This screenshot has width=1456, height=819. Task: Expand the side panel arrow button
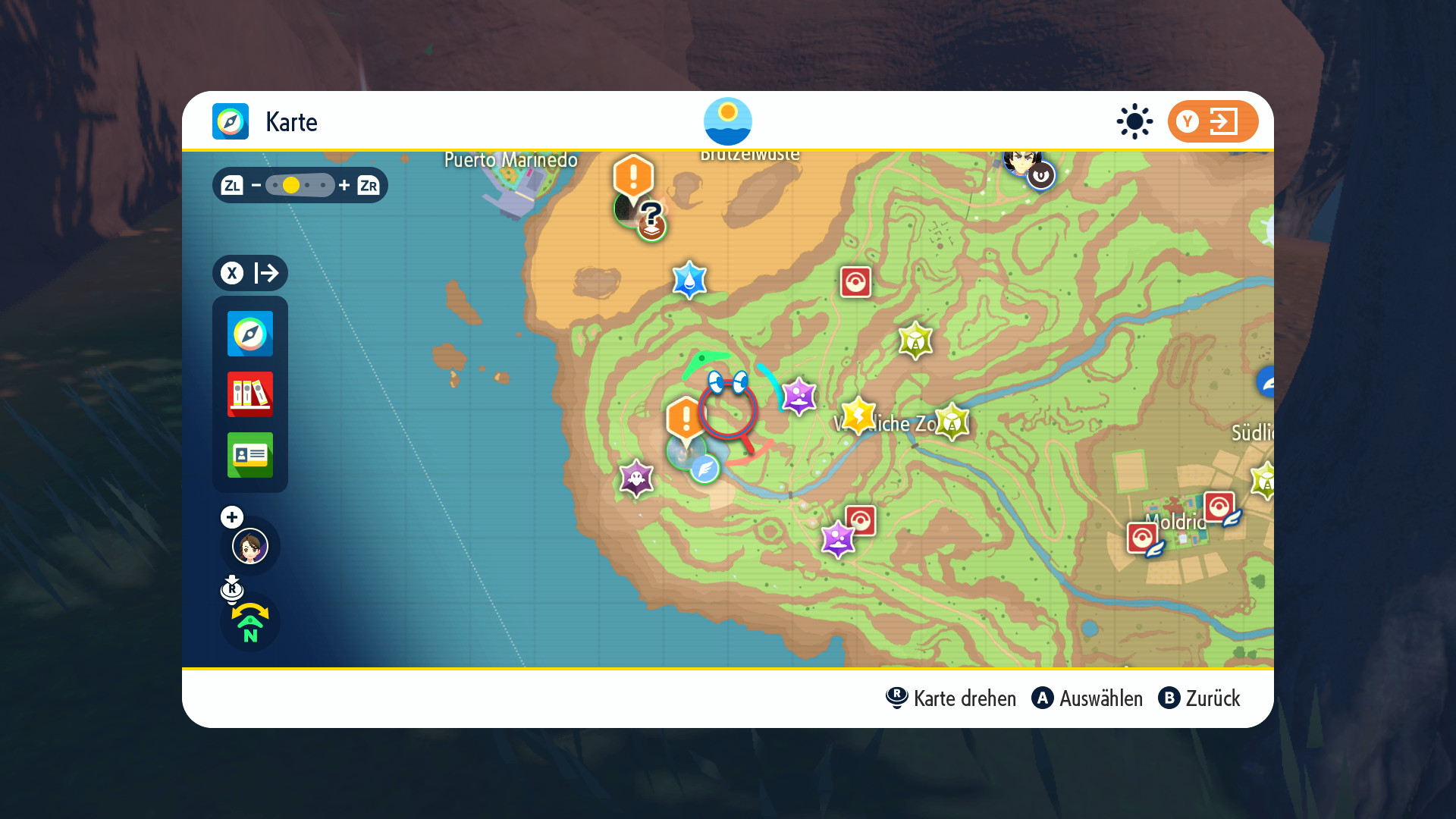point(250,273)
